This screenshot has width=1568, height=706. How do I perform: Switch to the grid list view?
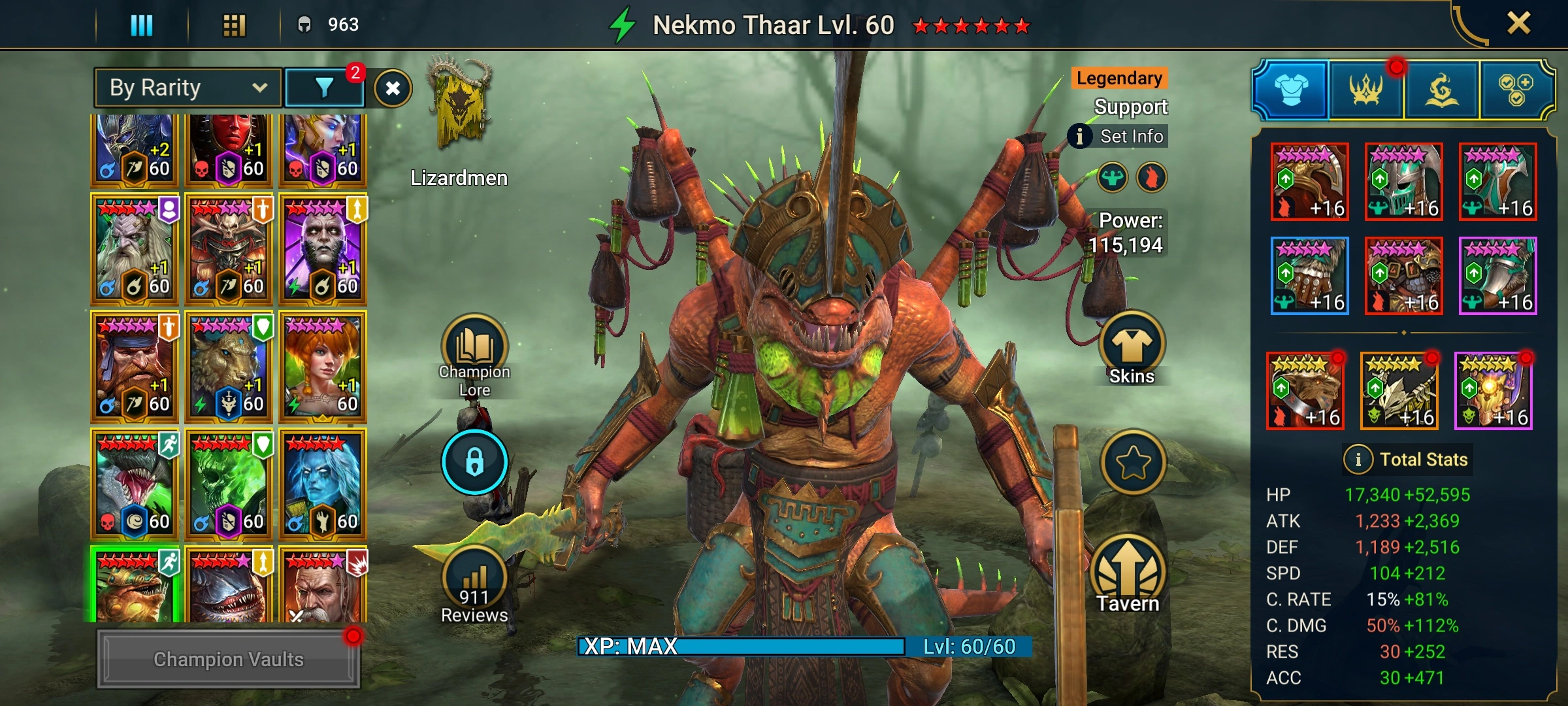point(234,25)
